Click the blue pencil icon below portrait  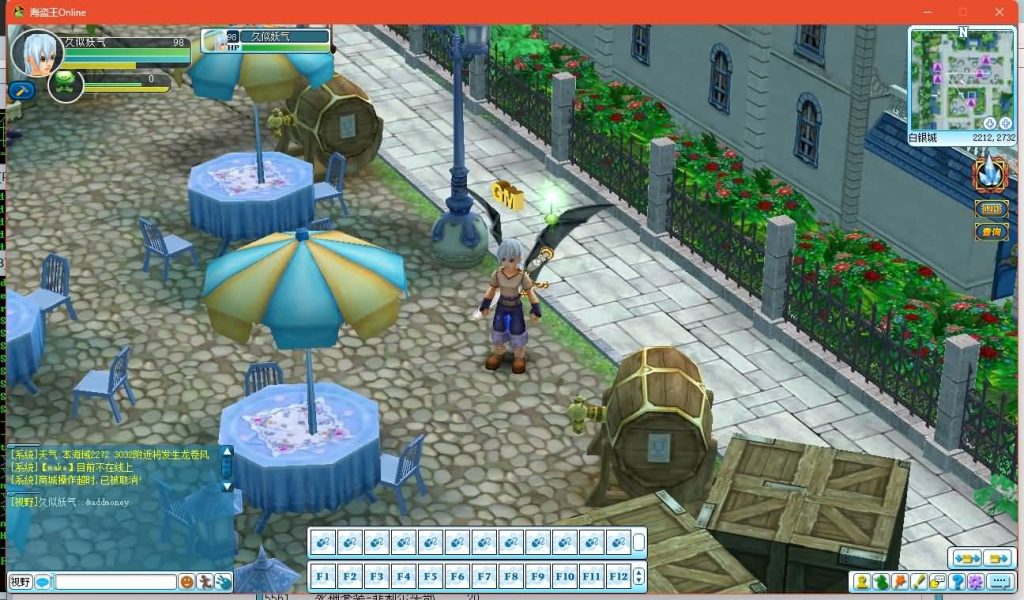click(20, 91)
